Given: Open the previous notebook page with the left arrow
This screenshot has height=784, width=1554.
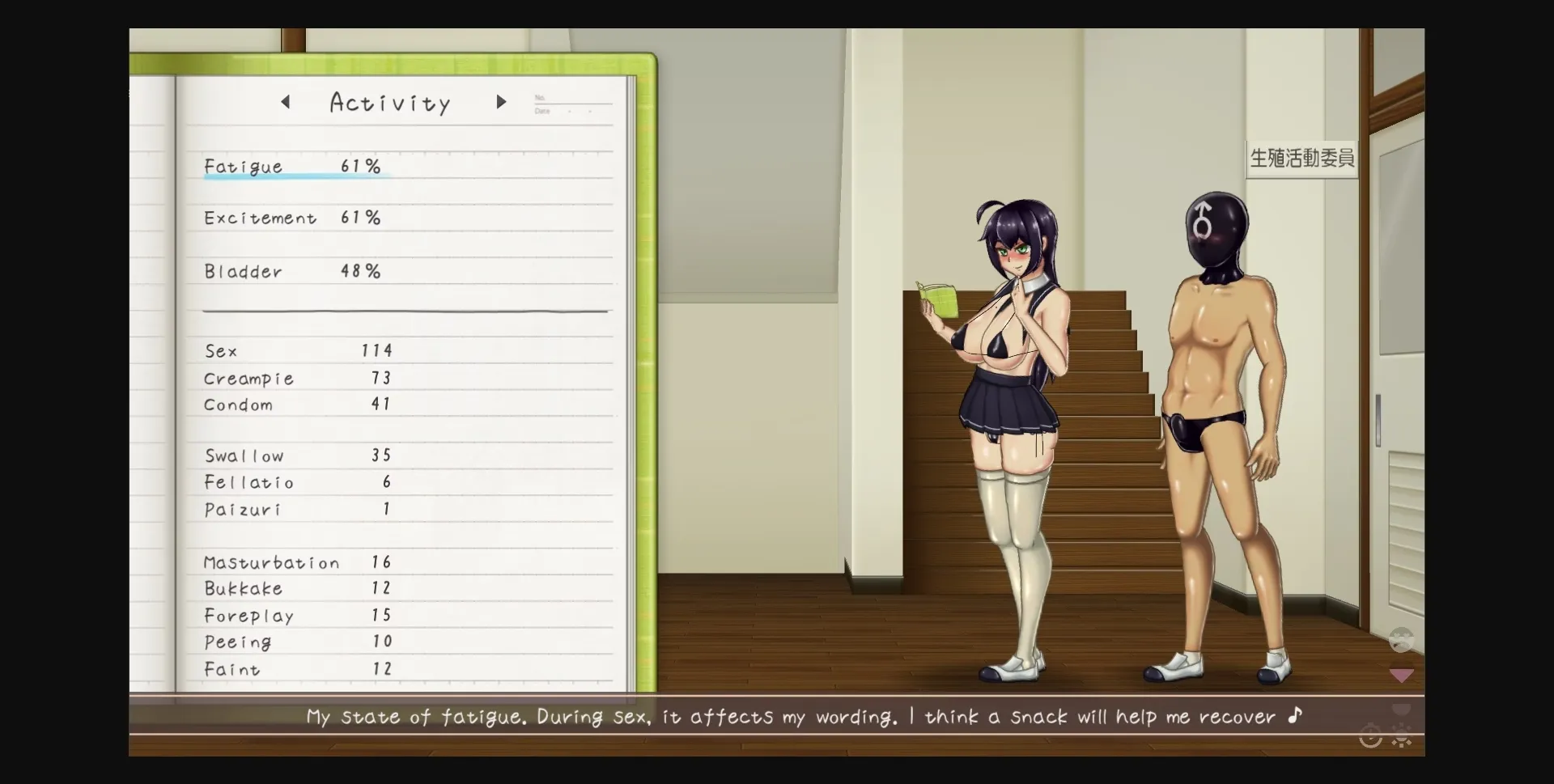Looking at the screenshot, I should (285, 102).
